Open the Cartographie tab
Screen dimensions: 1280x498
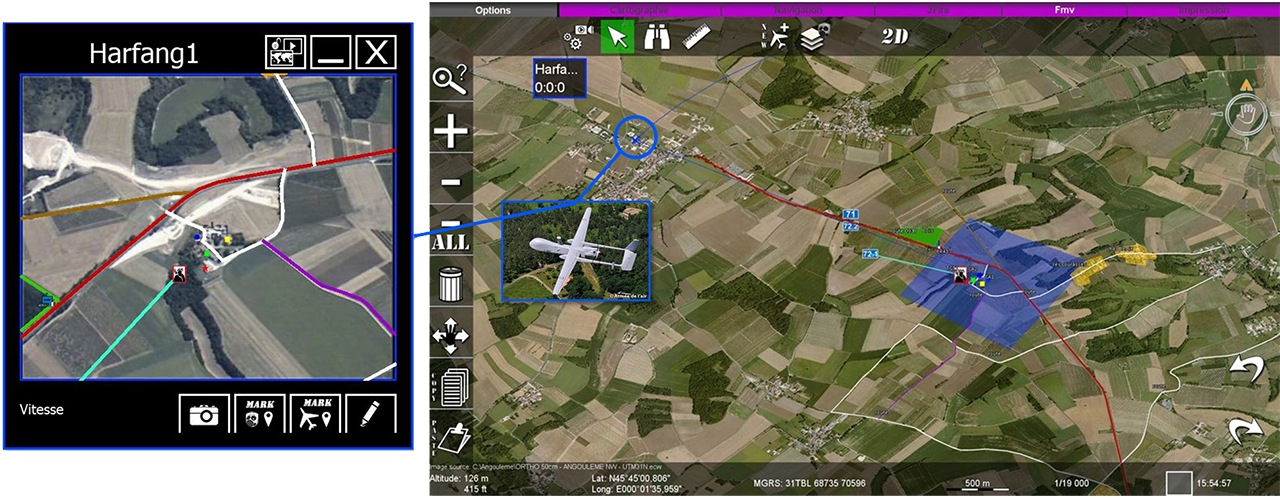point(638,10)
